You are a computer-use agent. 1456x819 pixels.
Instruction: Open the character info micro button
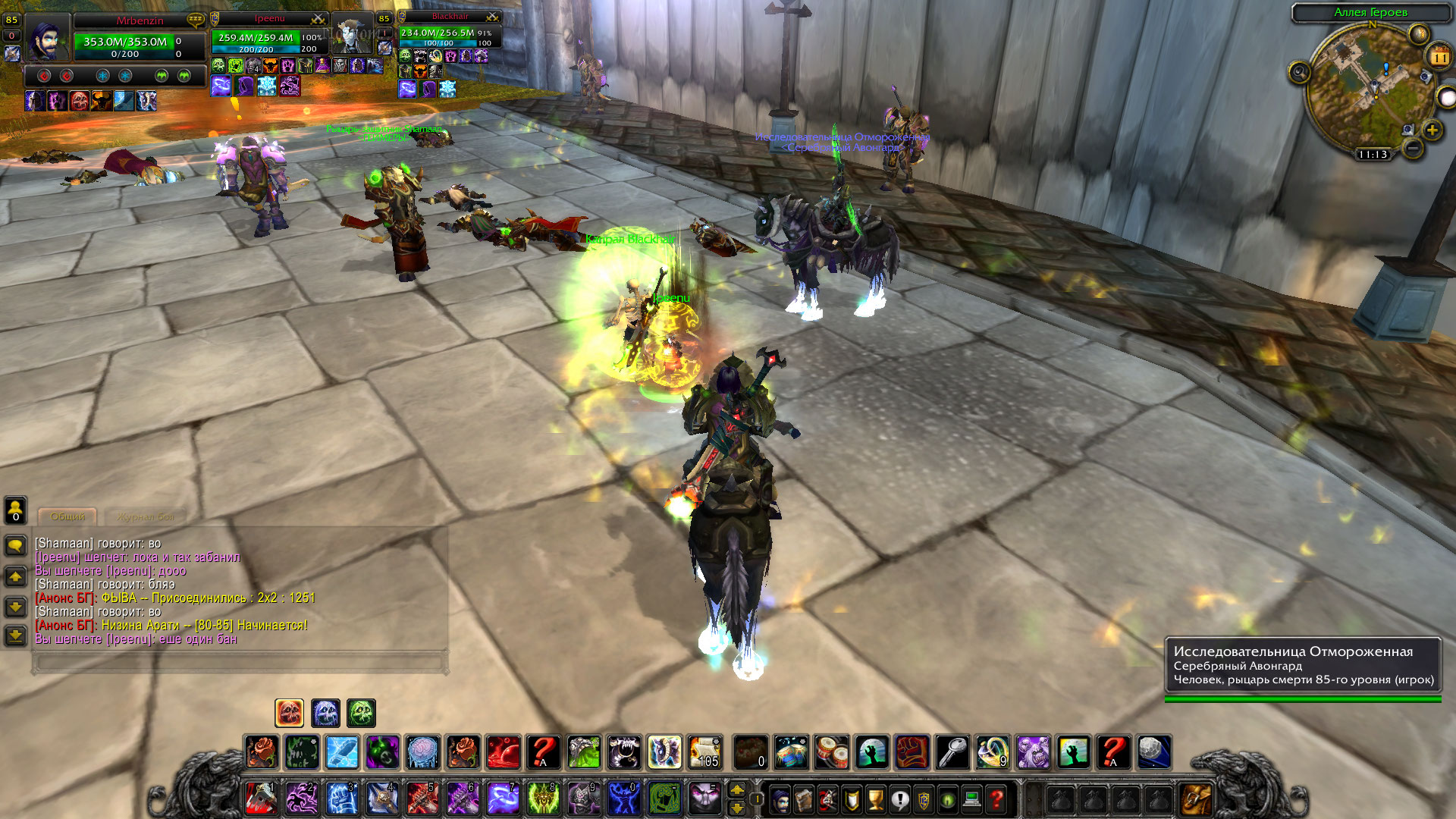click(780, 799)
